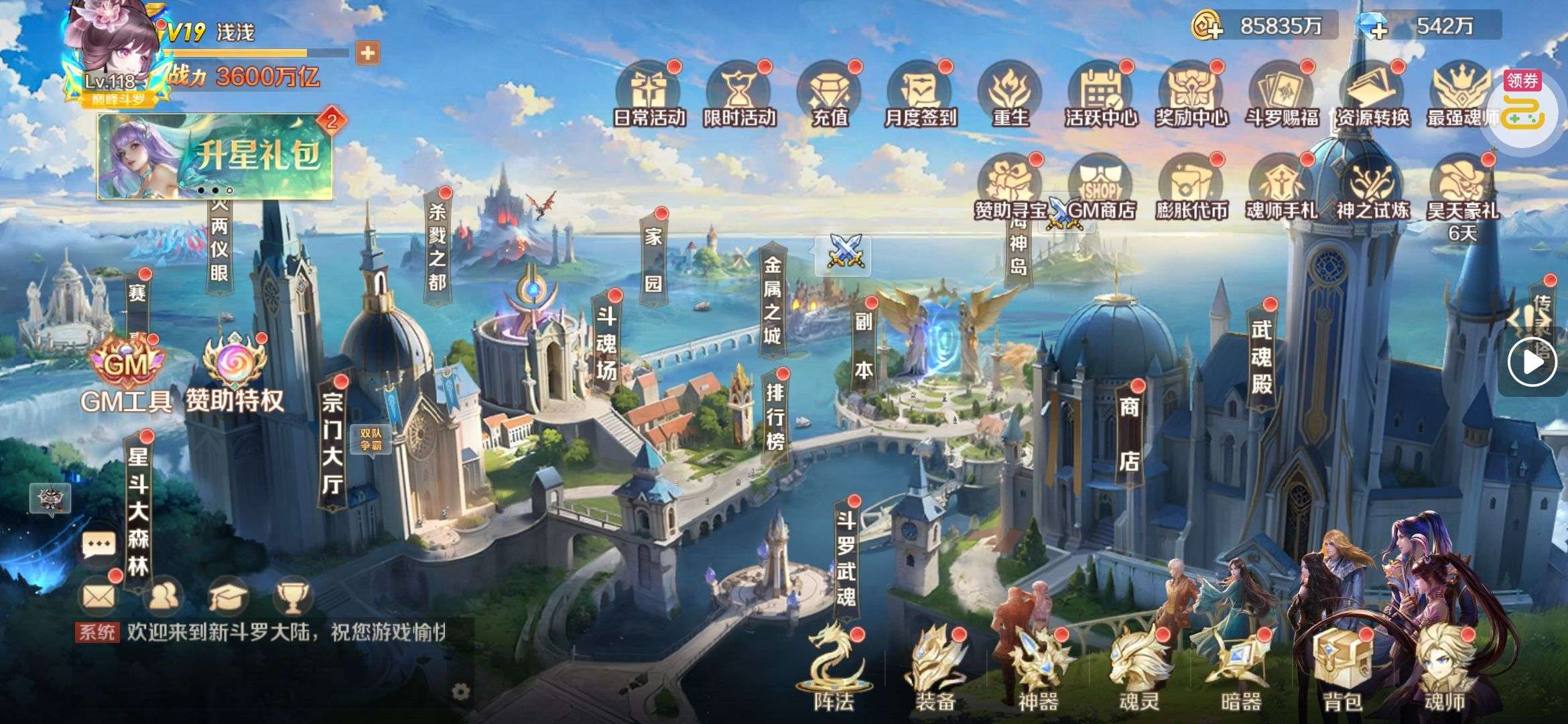Enter the 神之试炼 trial
Viewport: 1568px width, 724px height.
tap(1372, 188)
